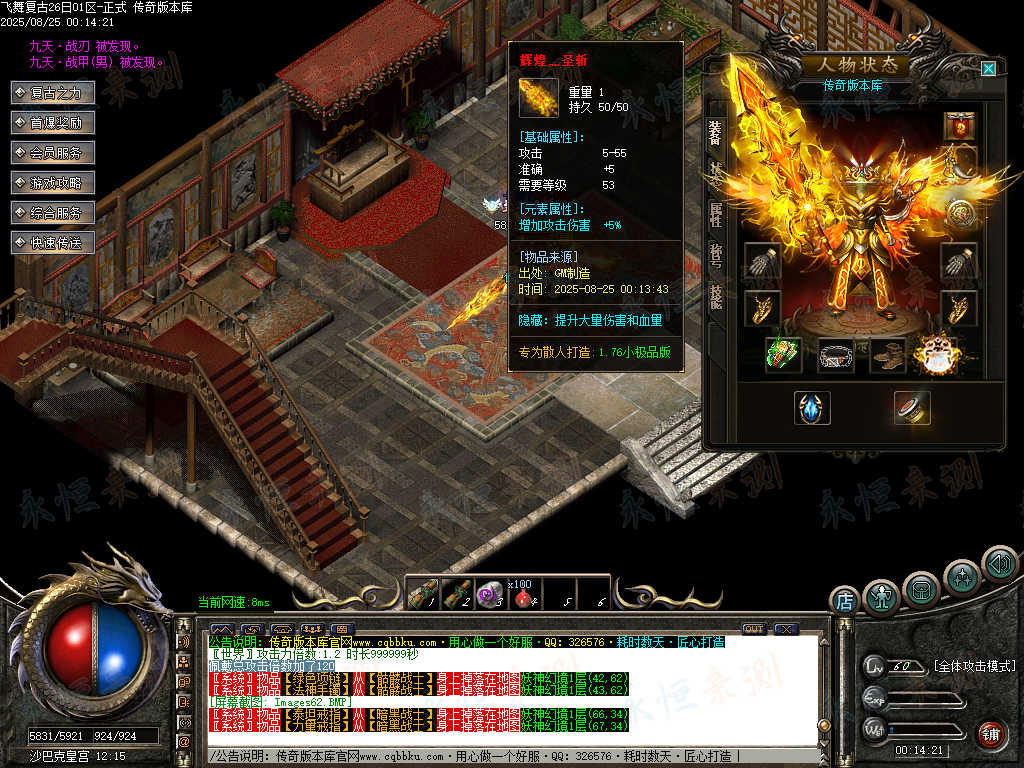Open the character figure round button

882,598
